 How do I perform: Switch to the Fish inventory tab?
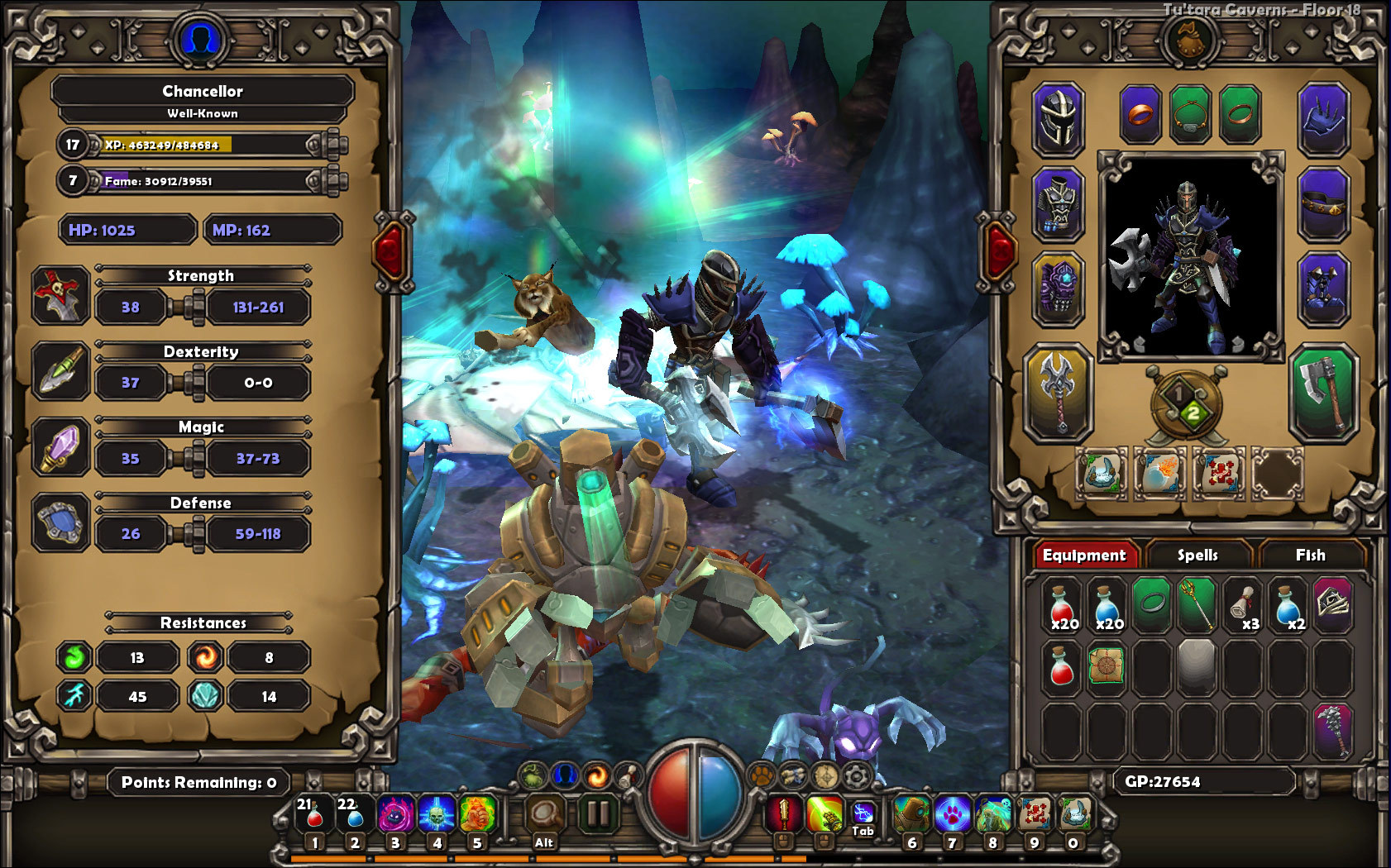point(1312,556)
